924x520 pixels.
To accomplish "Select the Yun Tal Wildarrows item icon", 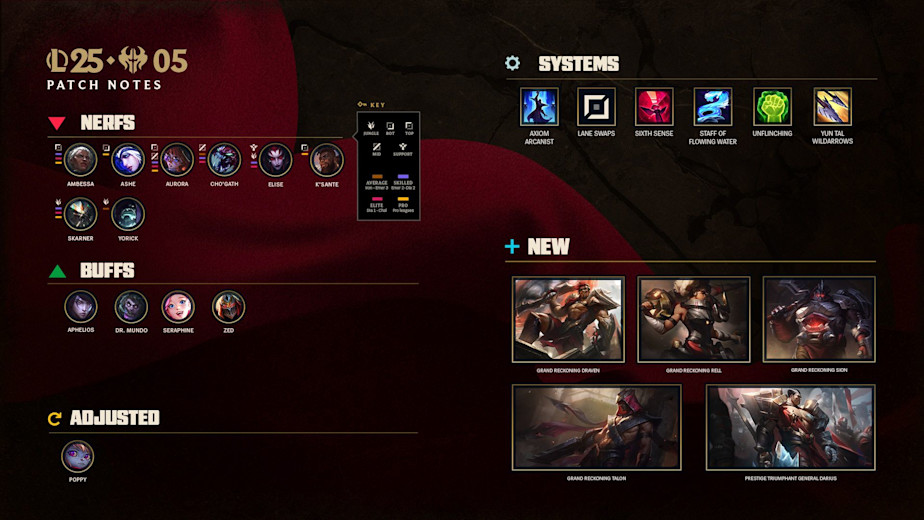I will 832,107.
